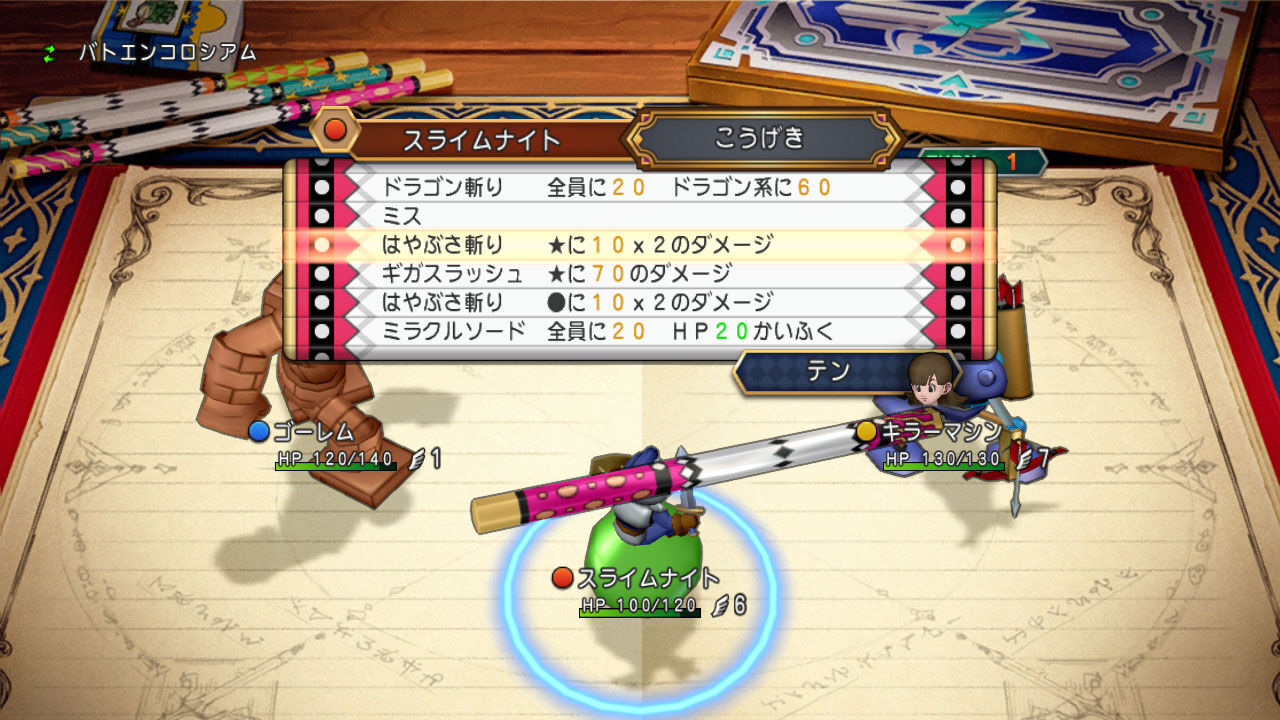
Task: Click the ドラゴン斬り attack entry
Action: pos(560,184)
